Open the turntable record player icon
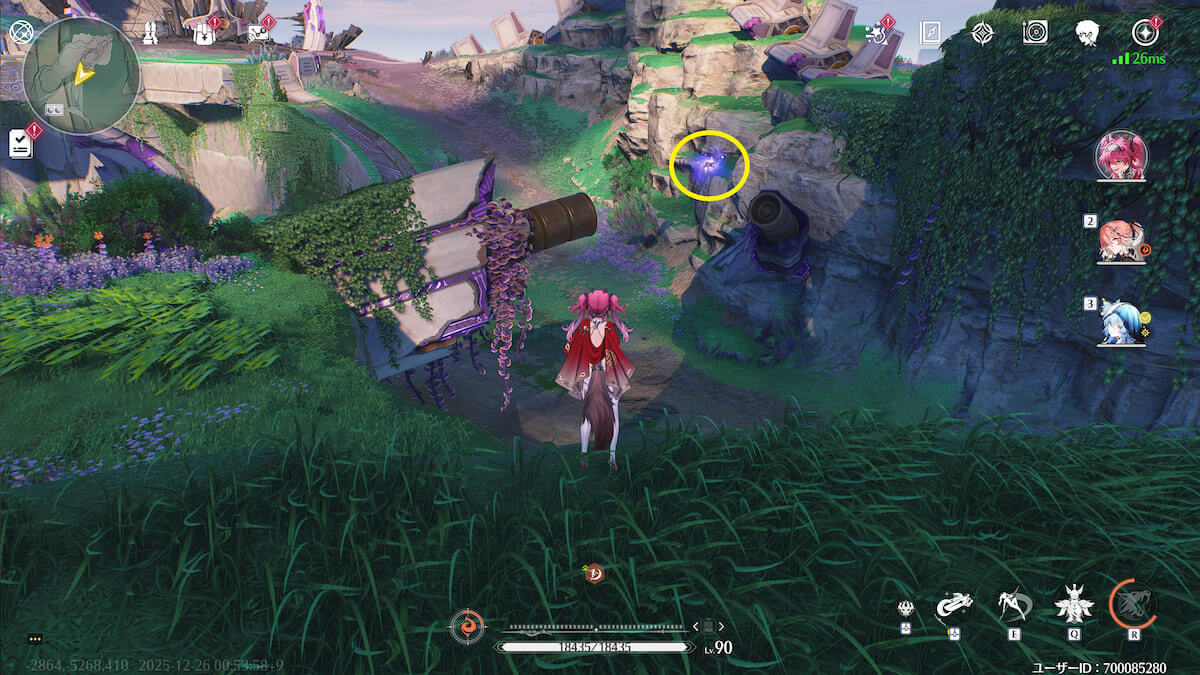 (x=1035, y=33)
